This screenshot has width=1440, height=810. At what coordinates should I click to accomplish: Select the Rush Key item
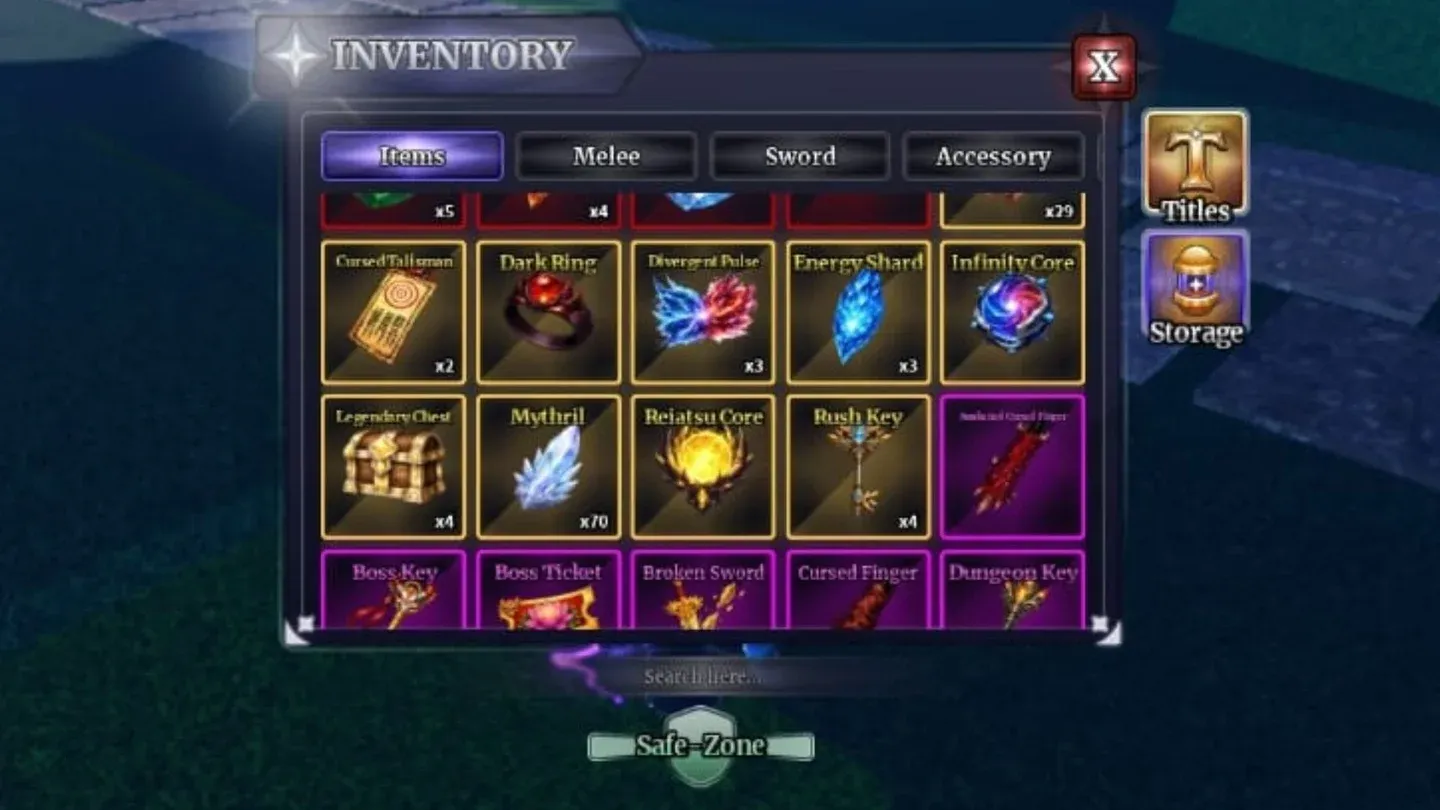click(857, 466)
